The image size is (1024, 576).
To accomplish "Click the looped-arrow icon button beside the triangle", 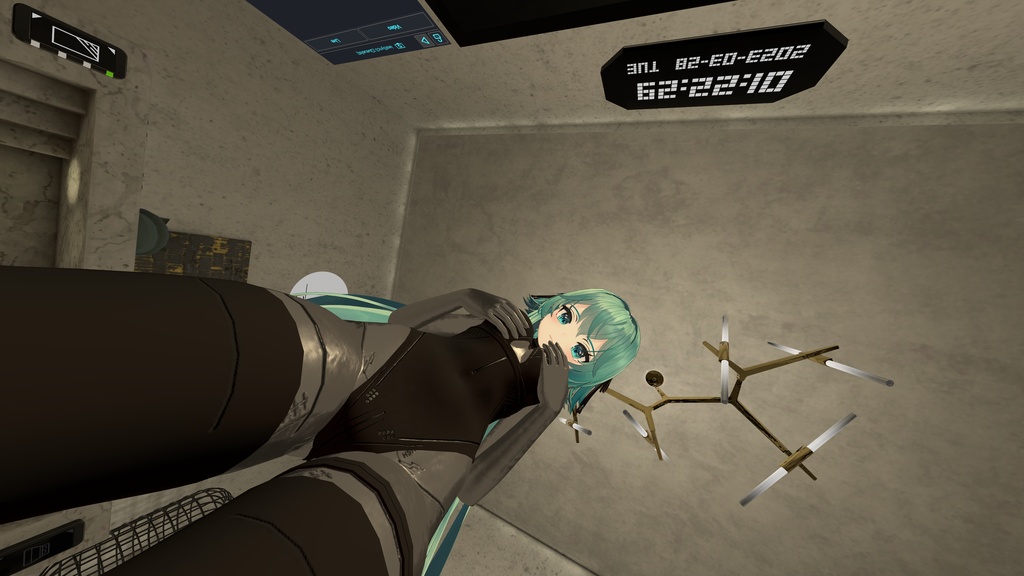I will click(440, 39).
